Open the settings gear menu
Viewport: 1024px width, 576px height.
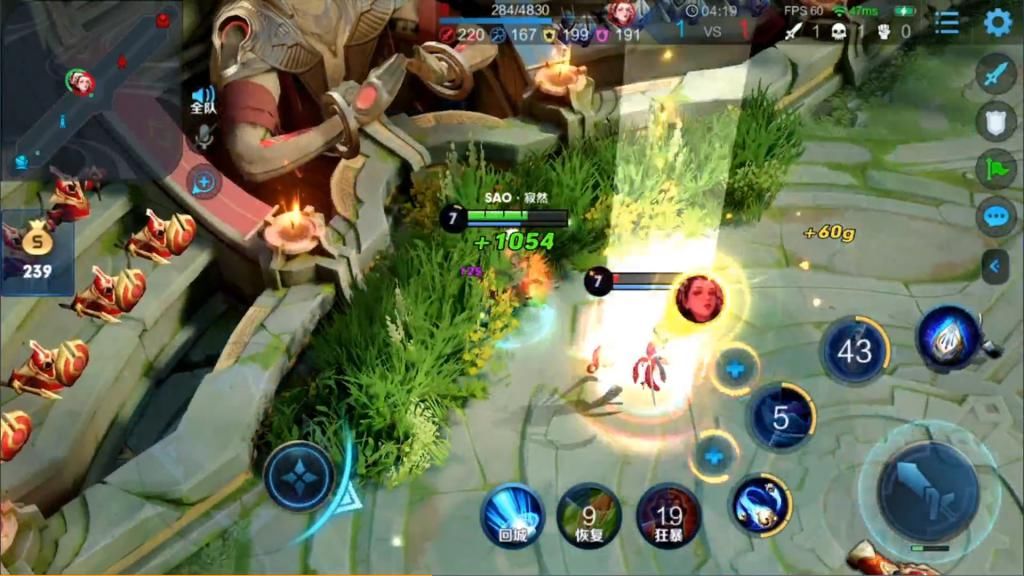(997, 22)
